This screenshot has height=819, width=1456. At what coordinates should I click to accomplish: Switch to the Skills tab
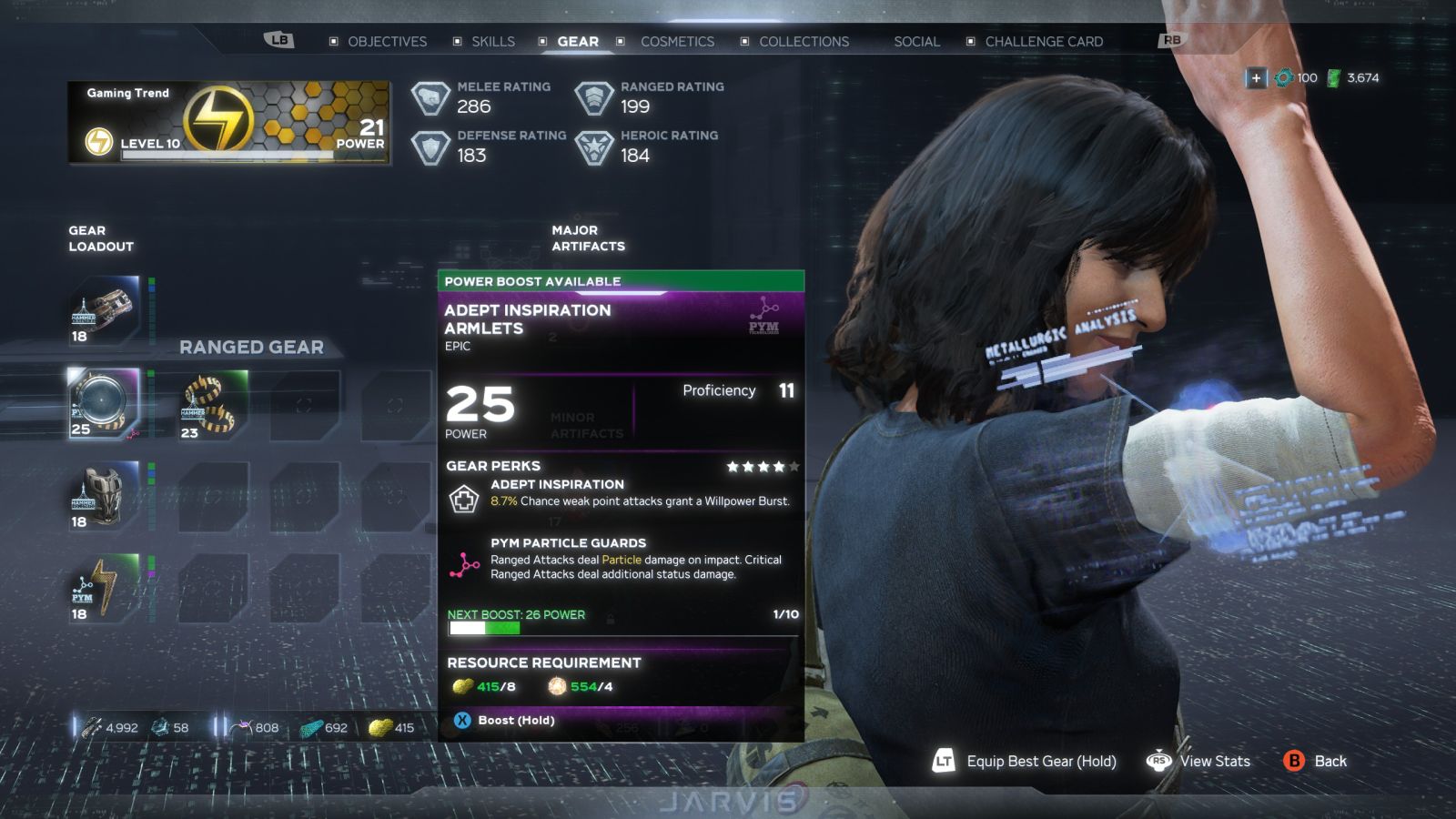(x=492, y=42)
